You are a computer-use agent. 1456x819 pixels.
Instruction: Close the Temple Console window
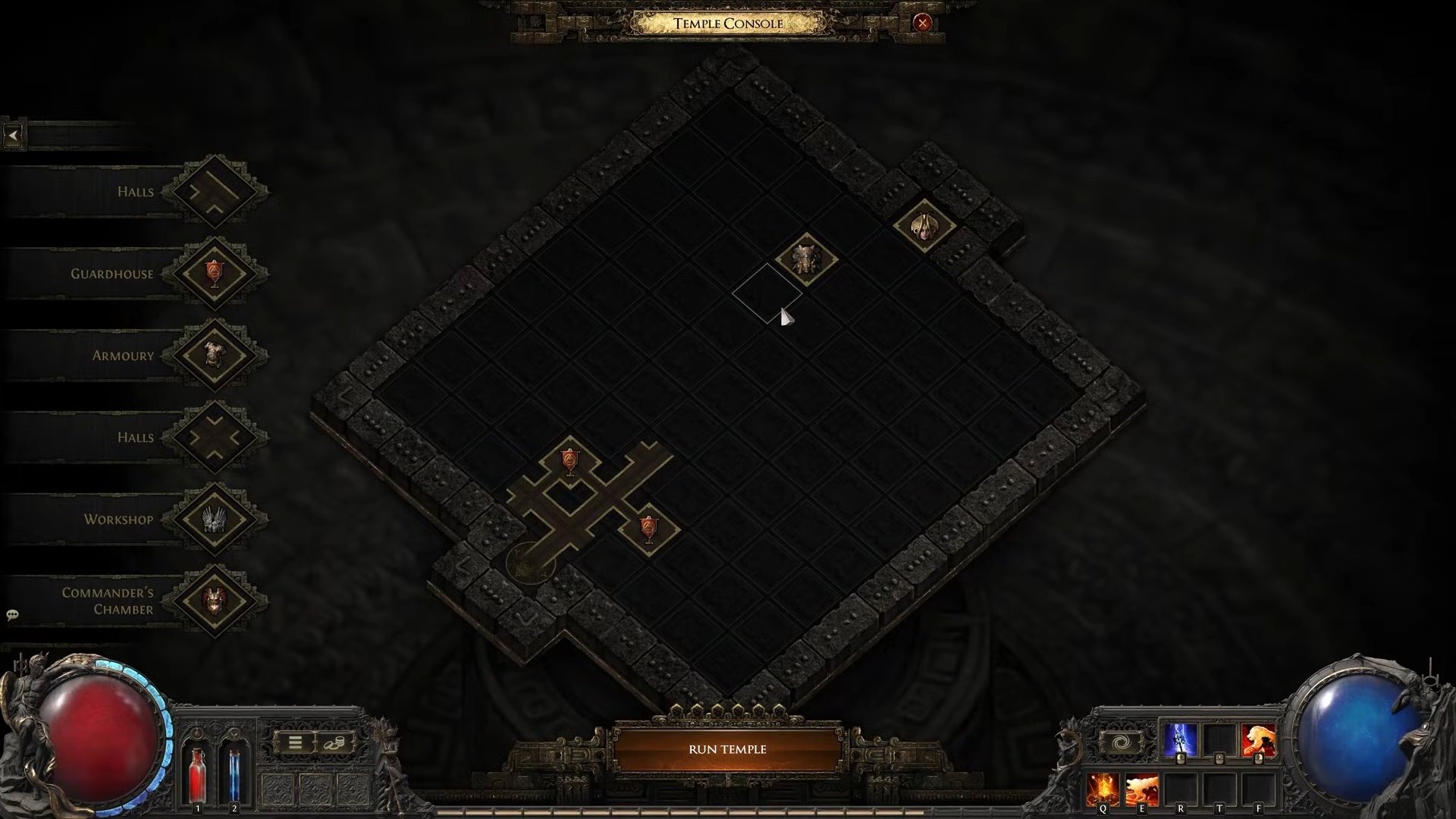[922, 23]
